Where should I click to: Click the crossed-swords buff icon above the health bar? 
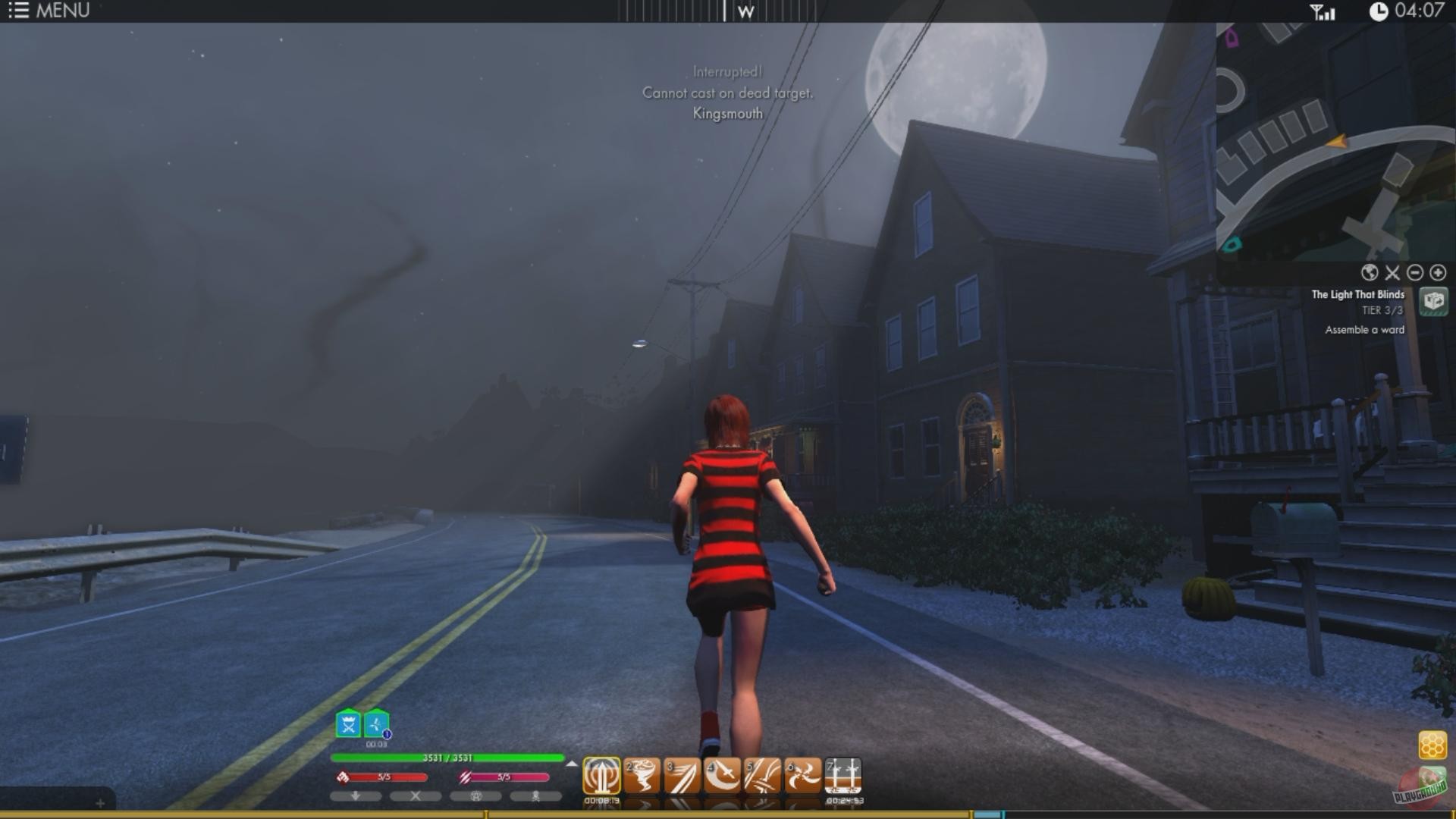(347, 724)
